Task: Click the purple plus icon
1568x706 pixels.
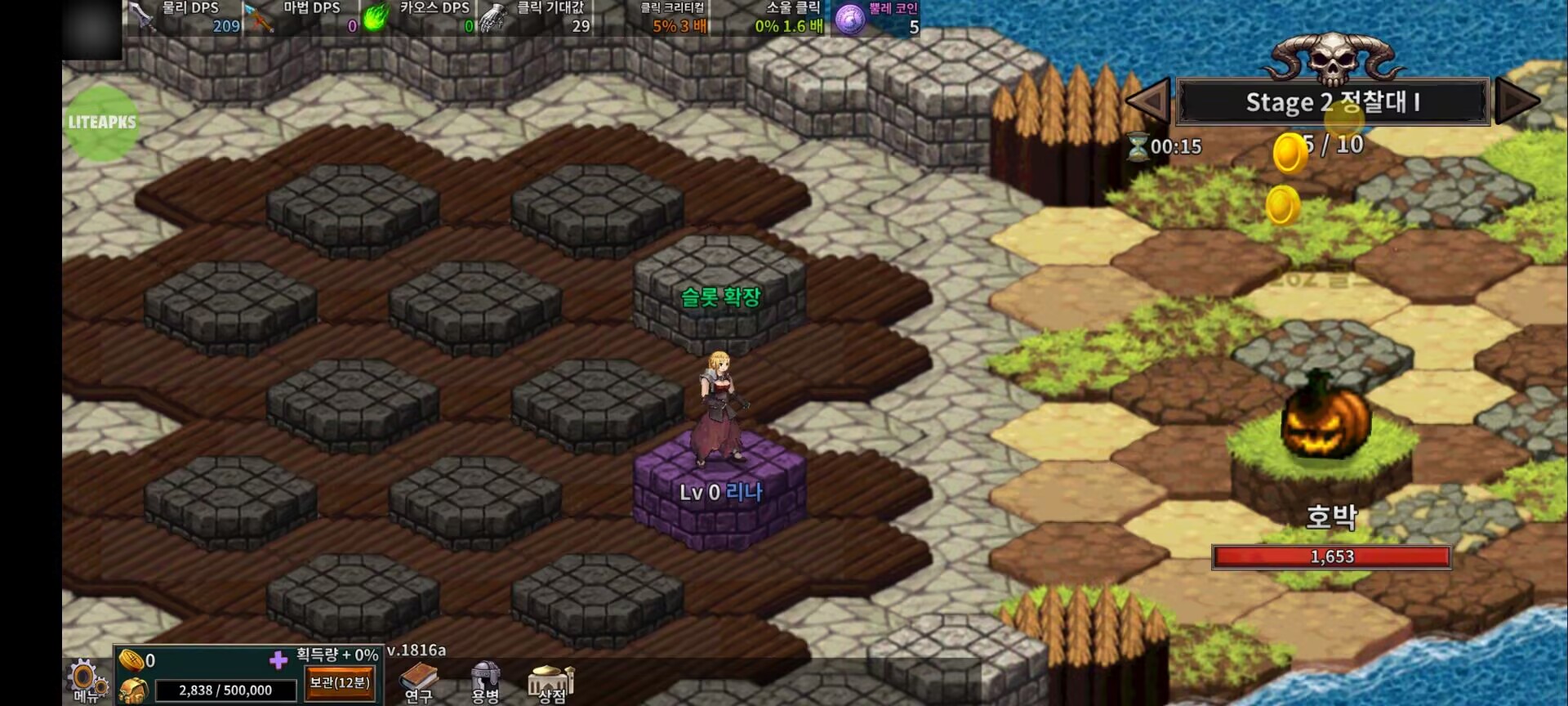Action: point(278,659)
